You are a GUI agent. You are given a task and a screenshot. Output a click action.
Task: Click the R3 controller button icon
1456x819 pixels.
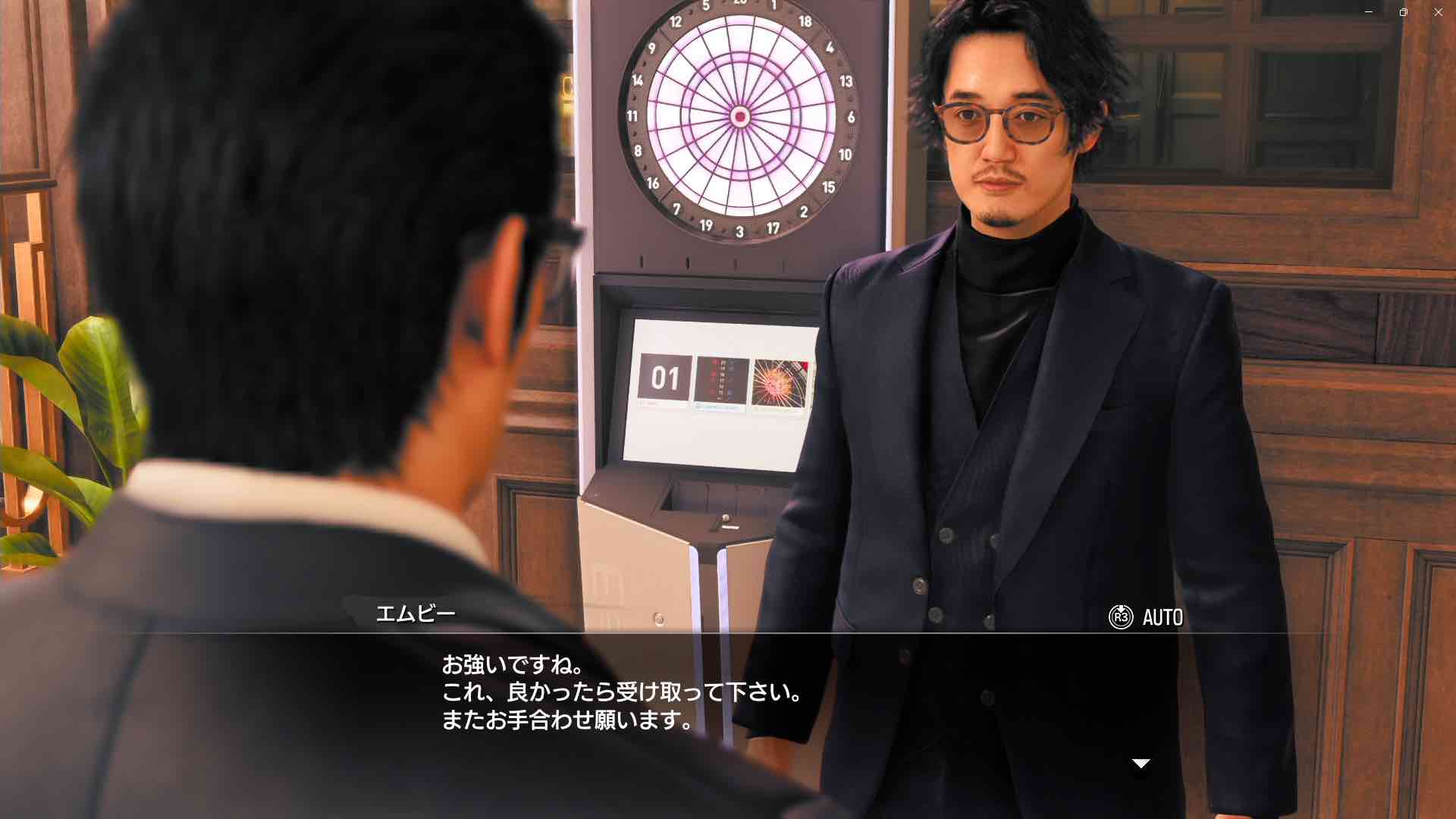[x=1120, y=617]
